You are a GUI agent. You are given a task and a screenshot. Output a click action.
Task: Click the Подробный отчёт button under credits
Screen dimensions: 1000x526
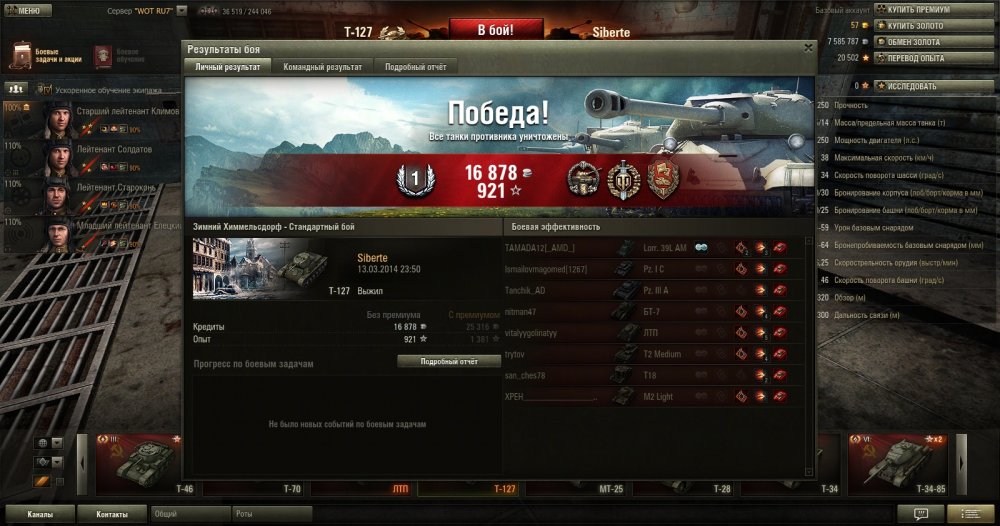[x=449, y=361]
